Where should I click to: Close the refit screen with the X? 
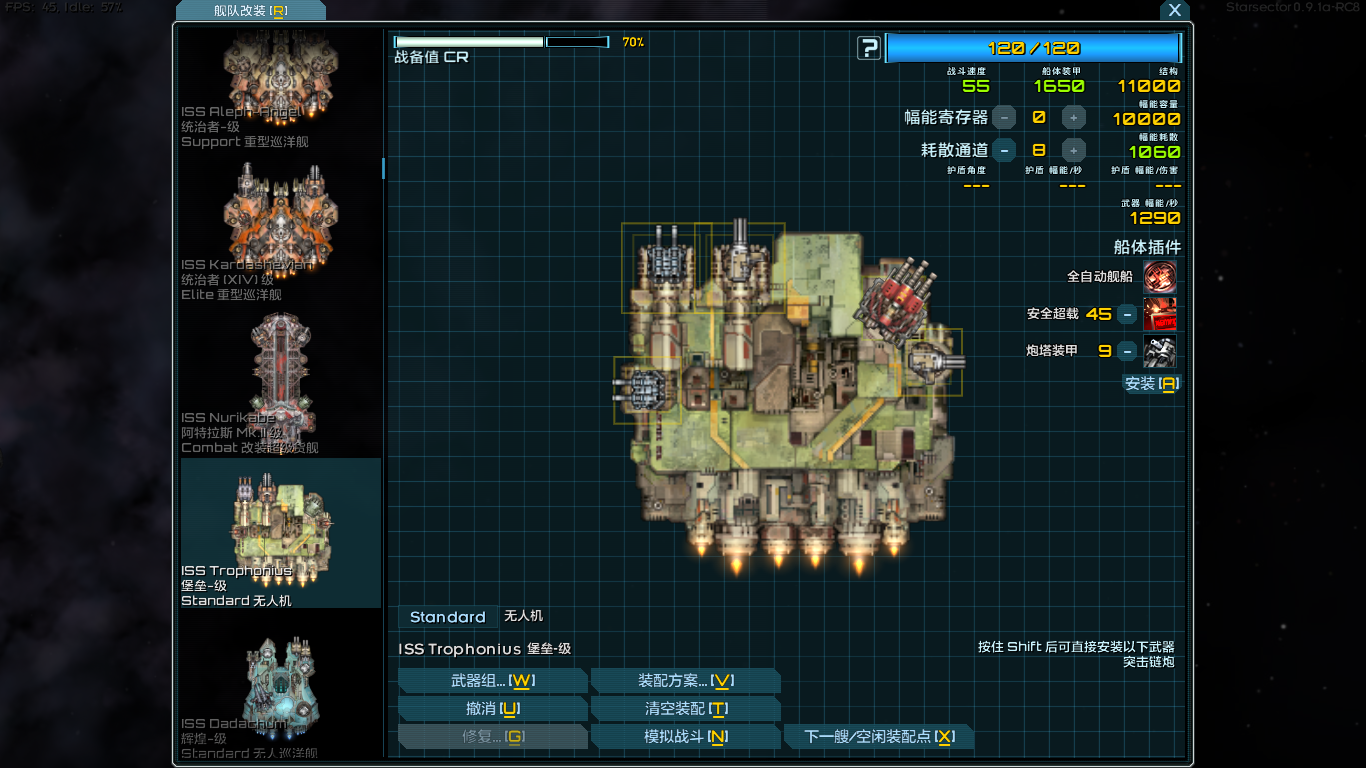coord(1175,10)
